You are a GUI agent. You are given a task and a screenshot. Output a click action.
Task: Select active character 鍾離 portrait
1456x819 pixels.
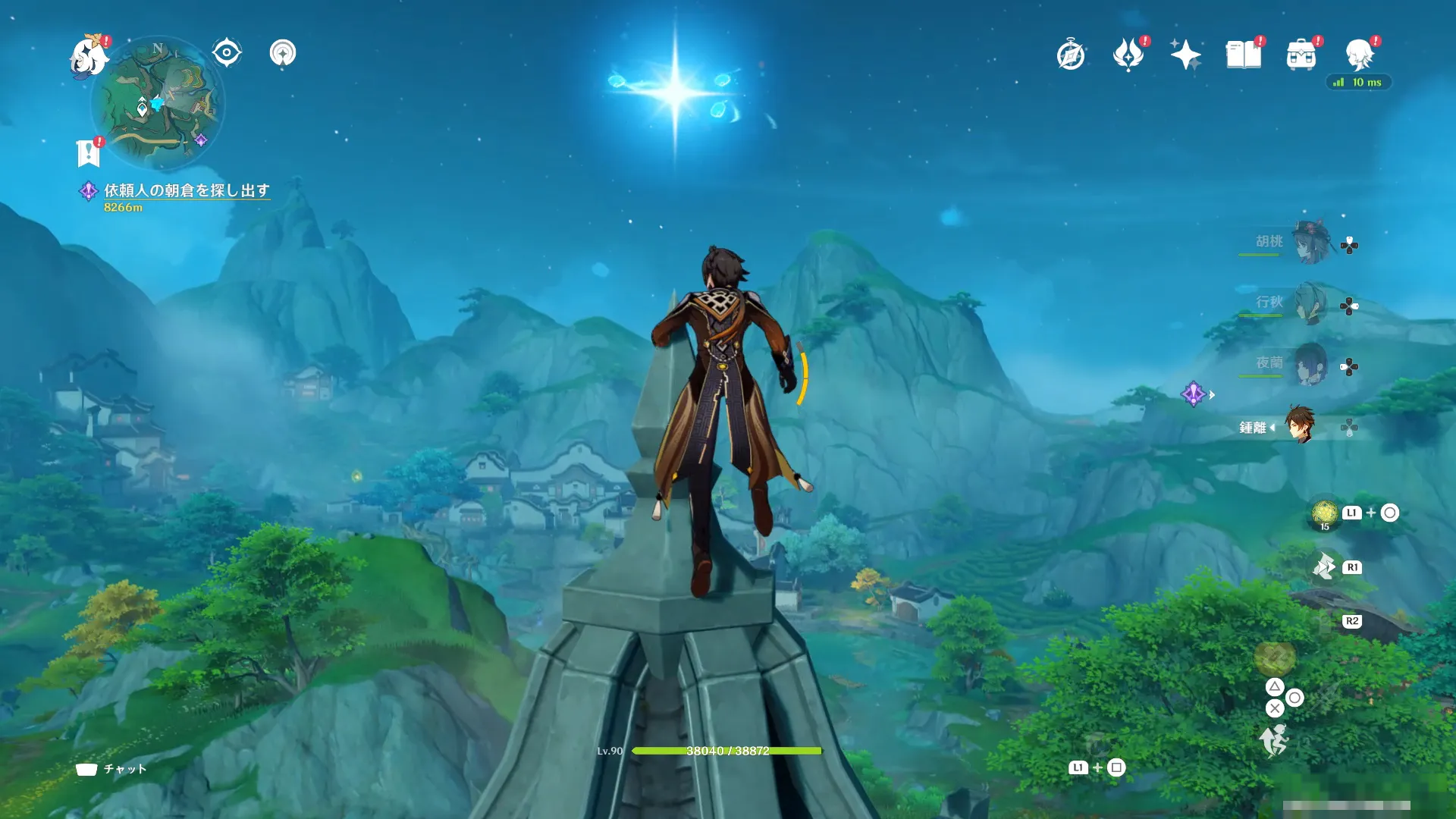point(1300,425)
